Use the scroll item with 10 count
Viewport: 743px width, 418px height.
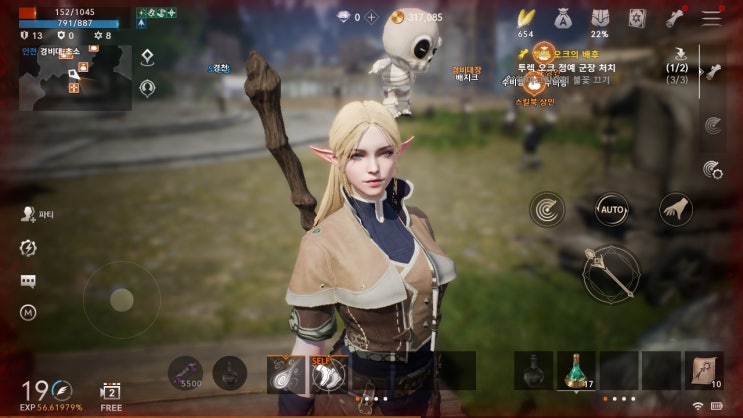click(704, 370)
